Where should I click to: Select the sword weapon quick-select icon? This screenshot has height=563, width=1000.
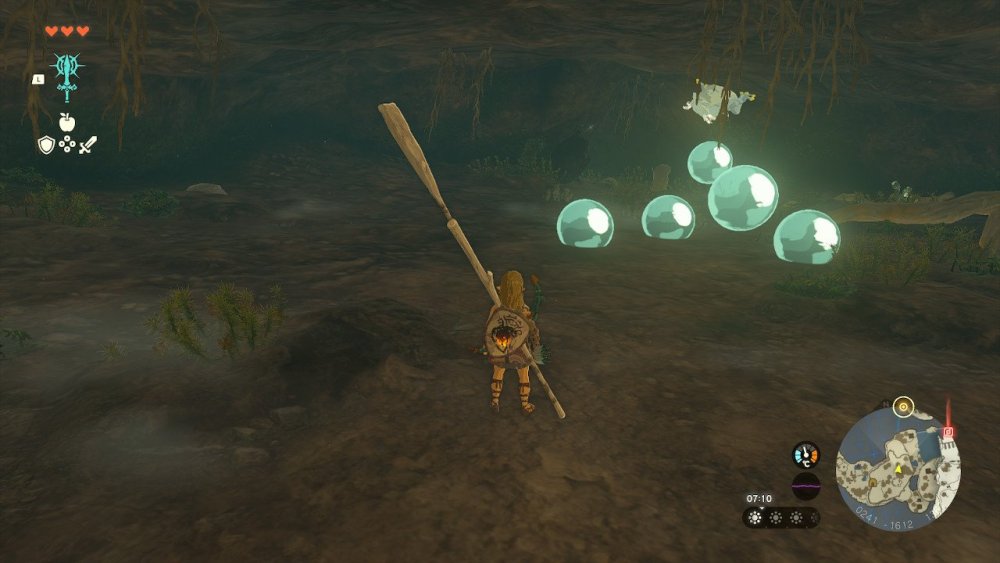tap(88, 145)
